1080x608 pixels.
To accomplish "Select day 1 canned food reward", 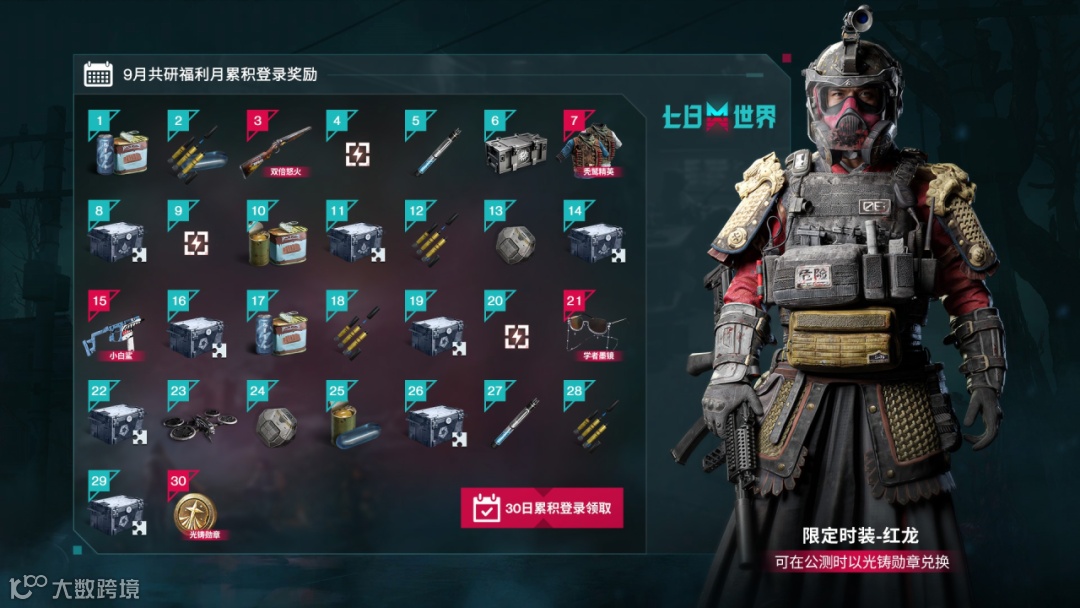I will (x=120, y=150).
